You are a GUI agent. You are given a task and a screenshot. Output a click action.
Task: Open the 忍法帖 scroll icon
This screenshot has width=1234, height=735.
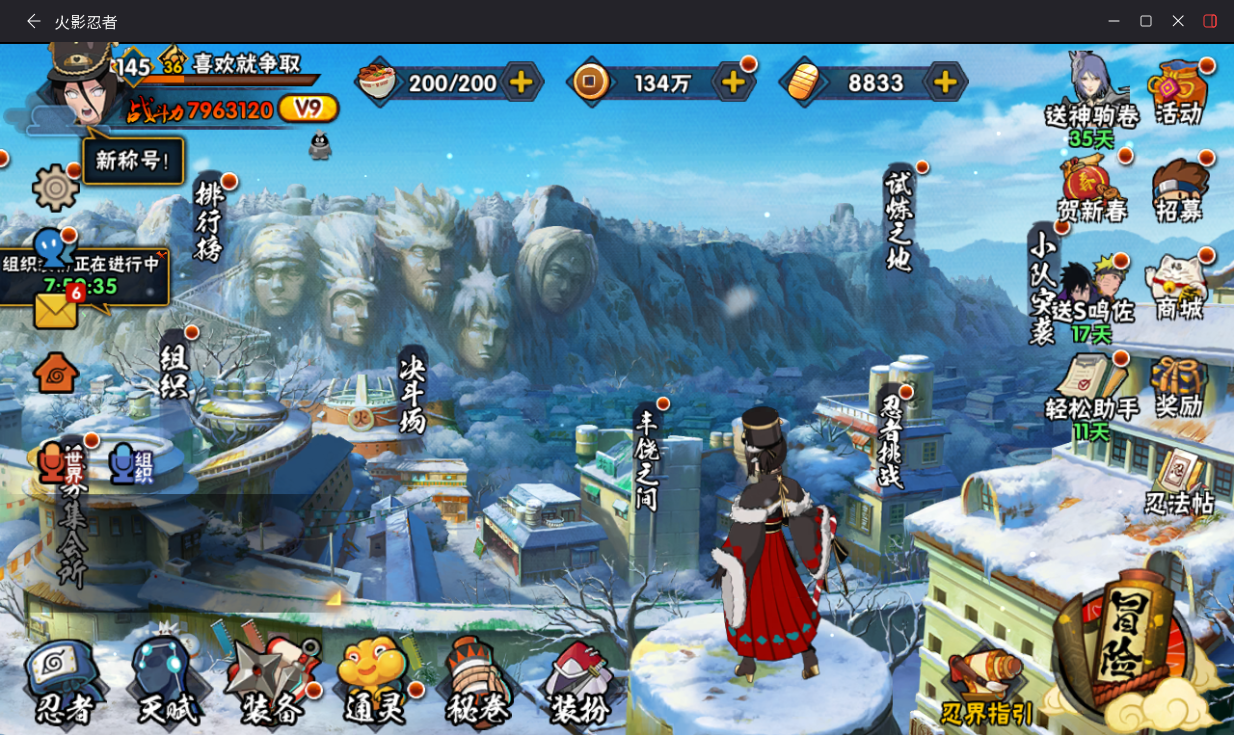point(1180,483)
